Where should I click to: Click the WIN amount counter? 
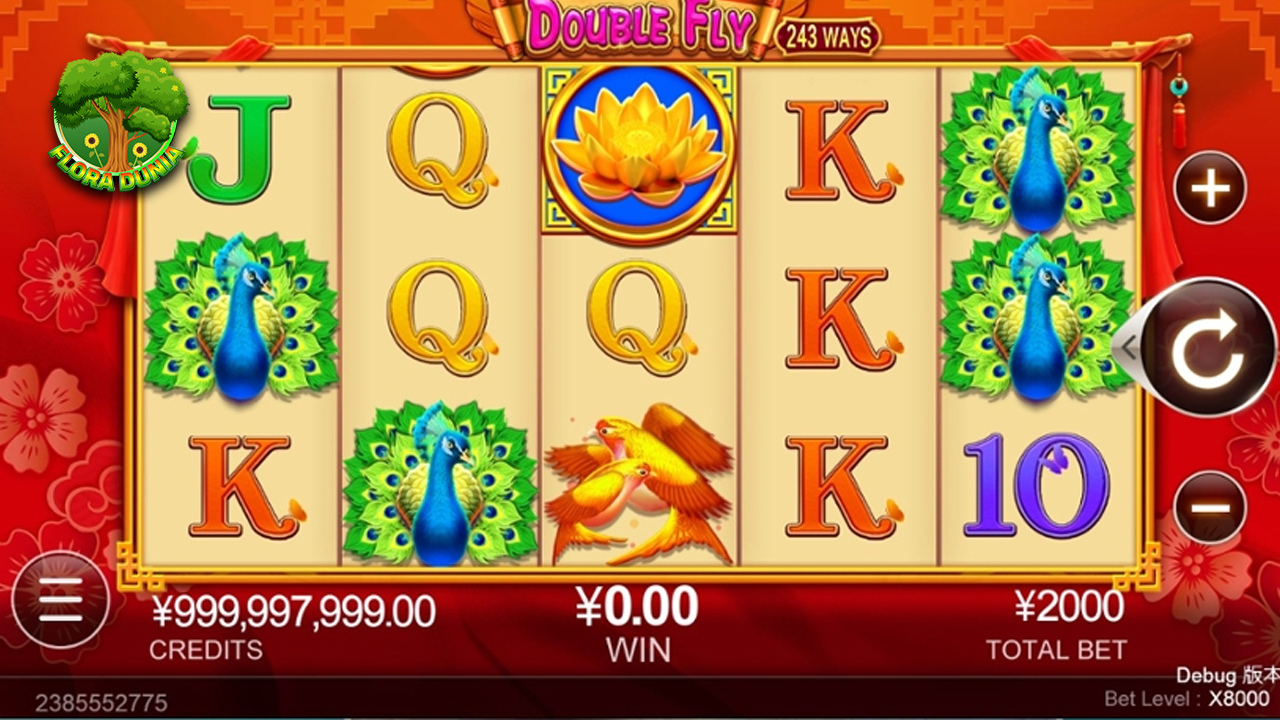637,605
